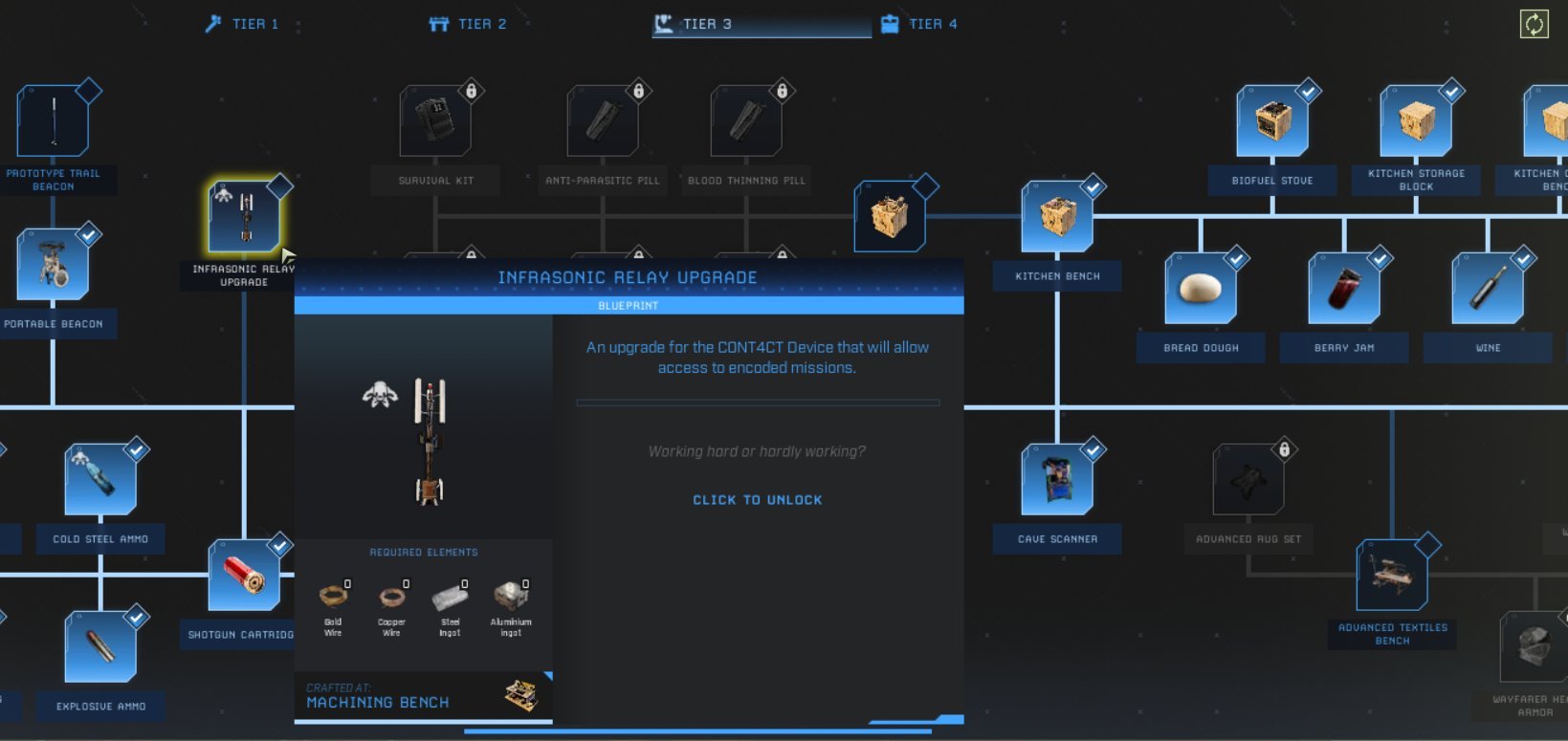1568x741 pixels.
Task: Select the Gold Wire required element icon
Action: coord(335,598)
